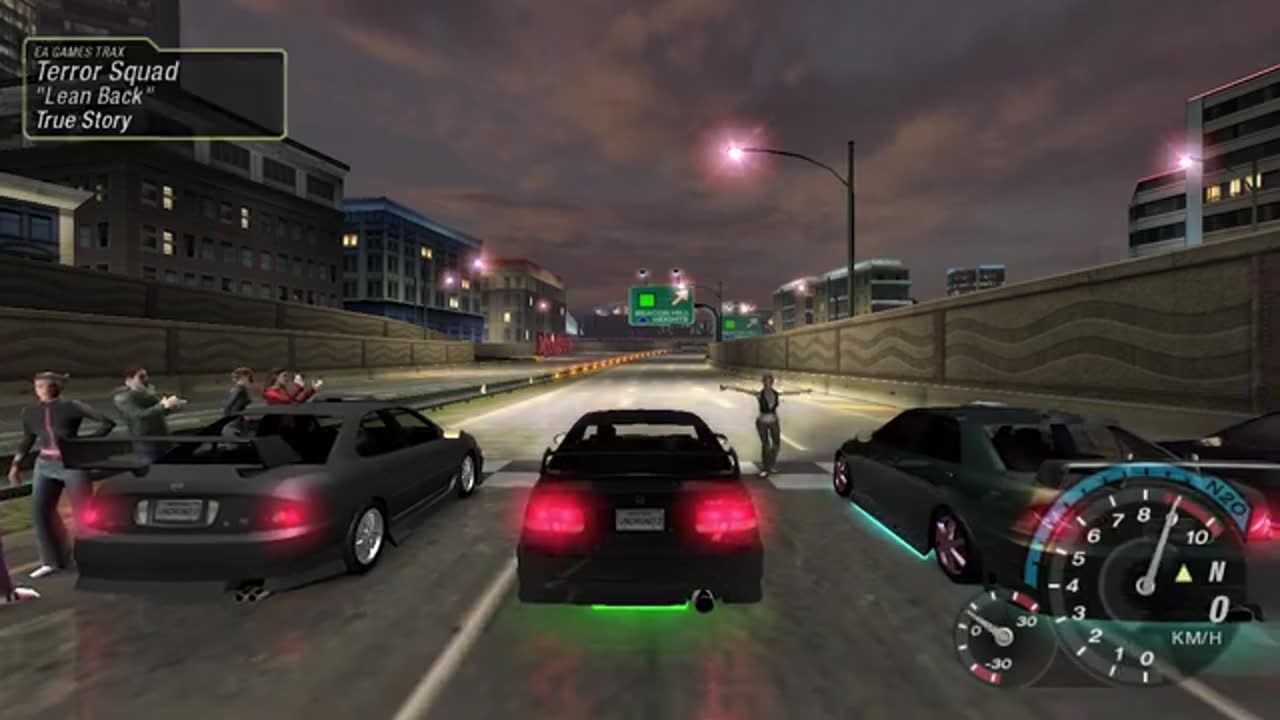Click the N gear indicator on the speedometer
Image resolution: width=1280 pixels, height=720 pixels.
(x=1216, y=572)
